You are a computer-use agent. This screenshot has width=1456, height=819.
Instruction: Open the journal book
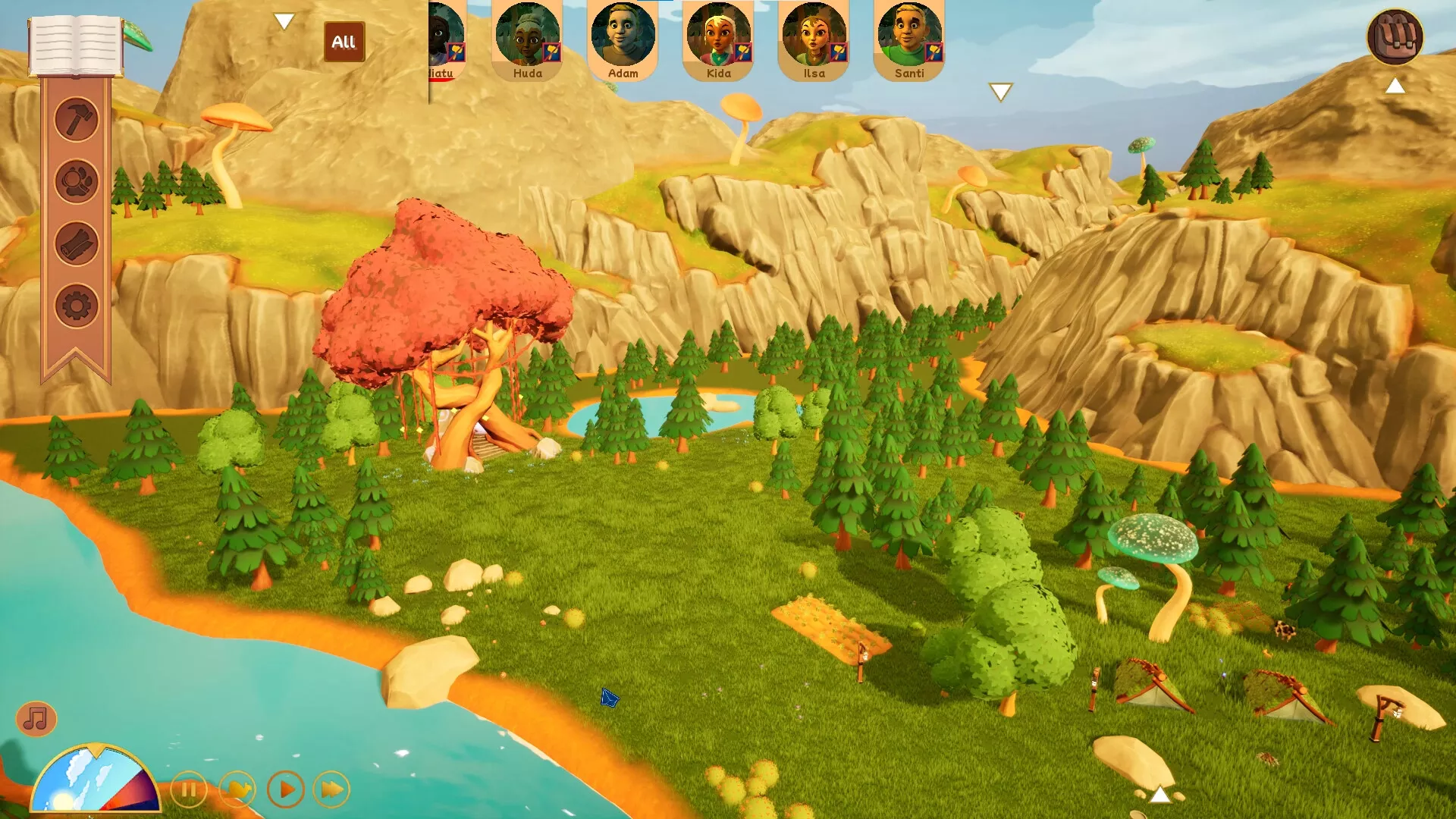75,45
